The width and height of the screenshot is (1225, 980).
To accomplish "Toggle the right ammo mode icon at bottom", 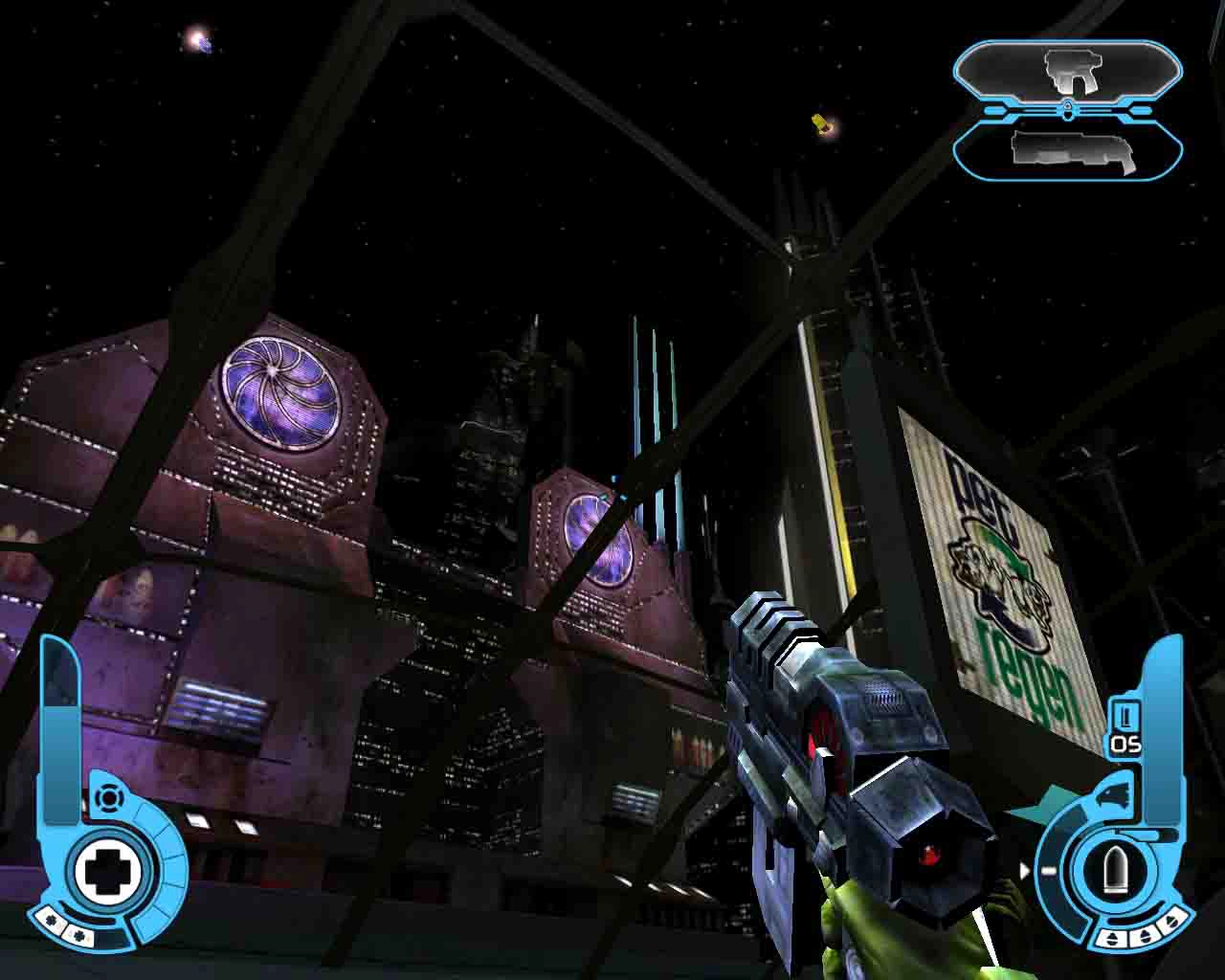I will pos(1171,922).
